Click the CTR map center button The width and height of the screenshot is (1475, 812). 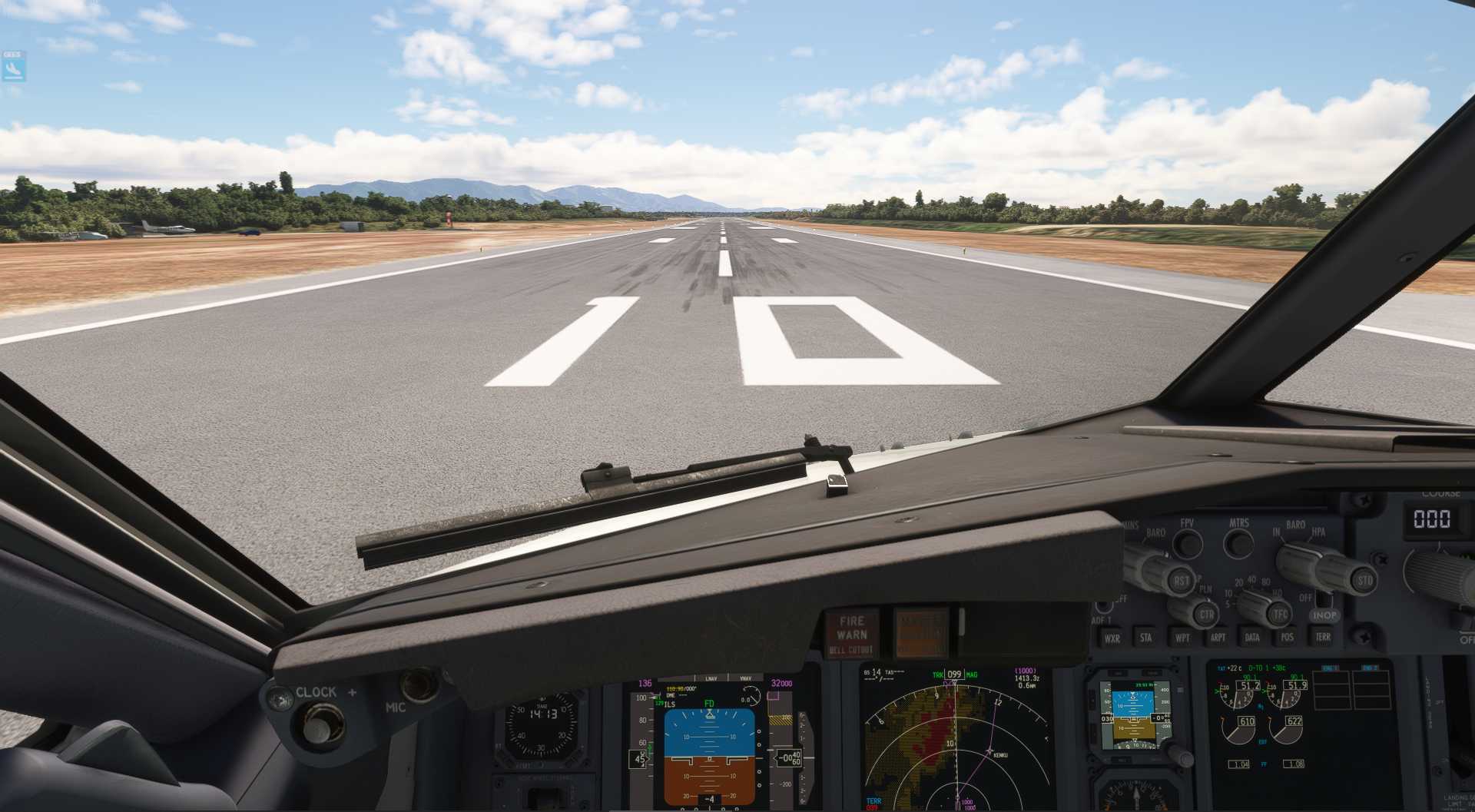pyautogui.click(x=1206, y=615)
